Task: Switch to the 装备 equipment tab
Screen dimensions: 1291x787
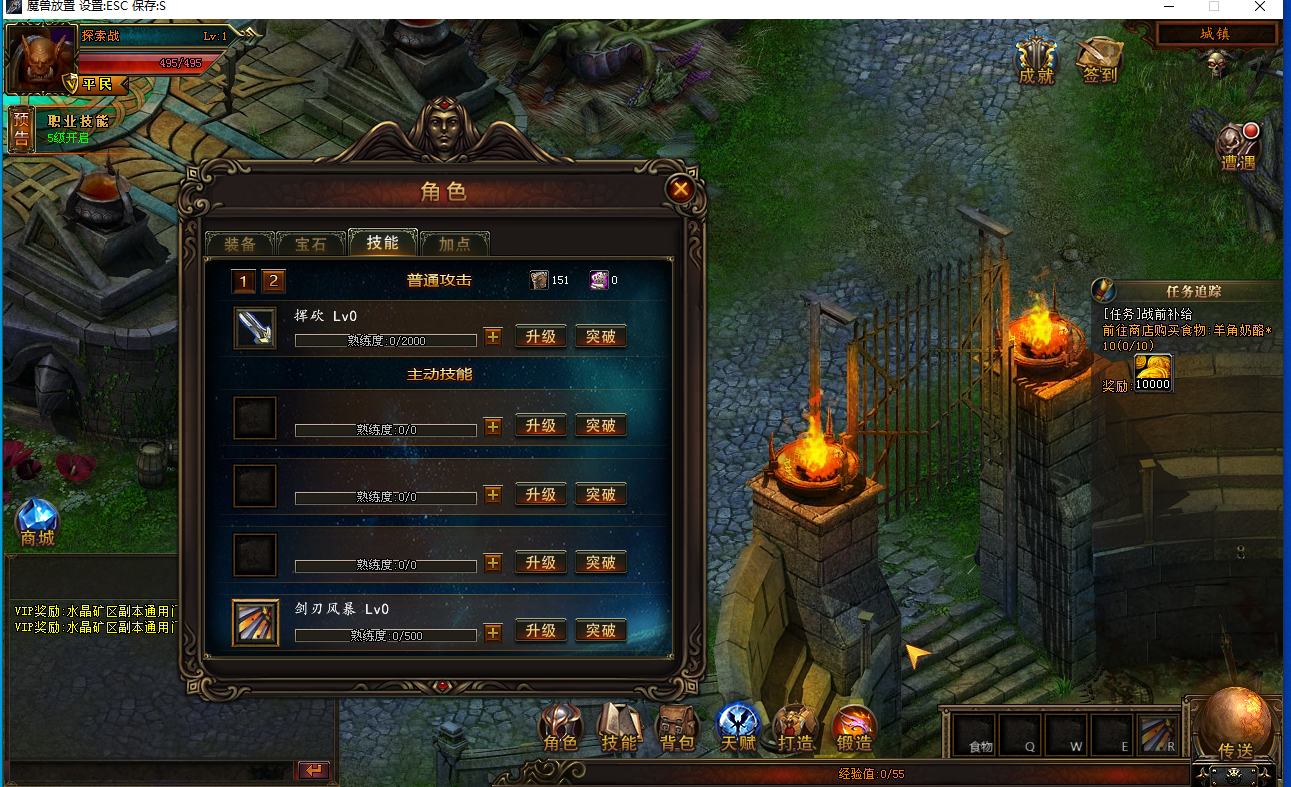Action: coord(240,244)
